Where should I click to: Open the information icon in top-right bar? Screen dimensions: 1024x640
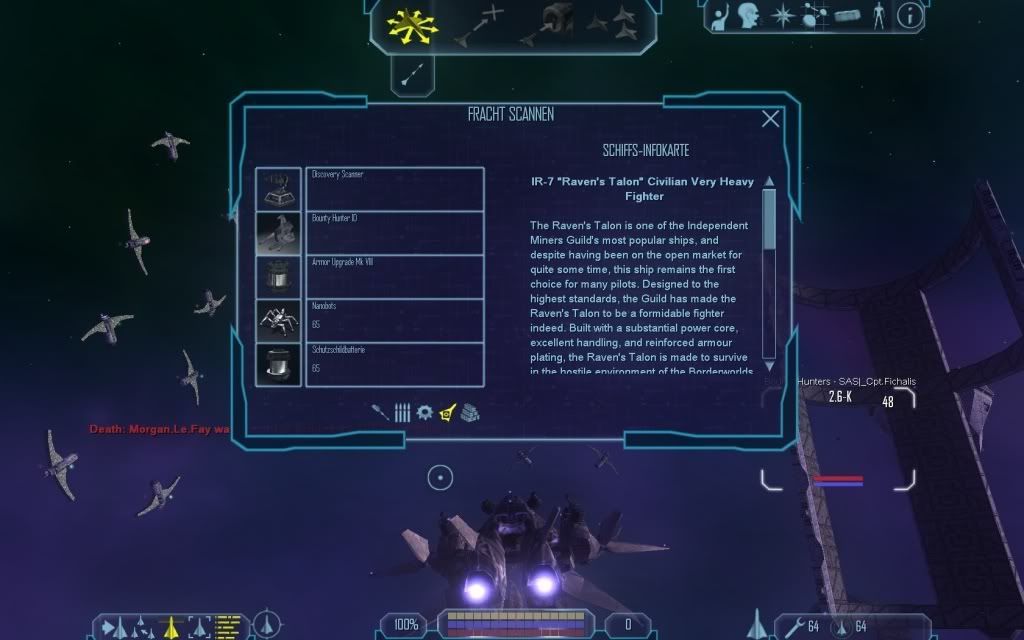909,16
